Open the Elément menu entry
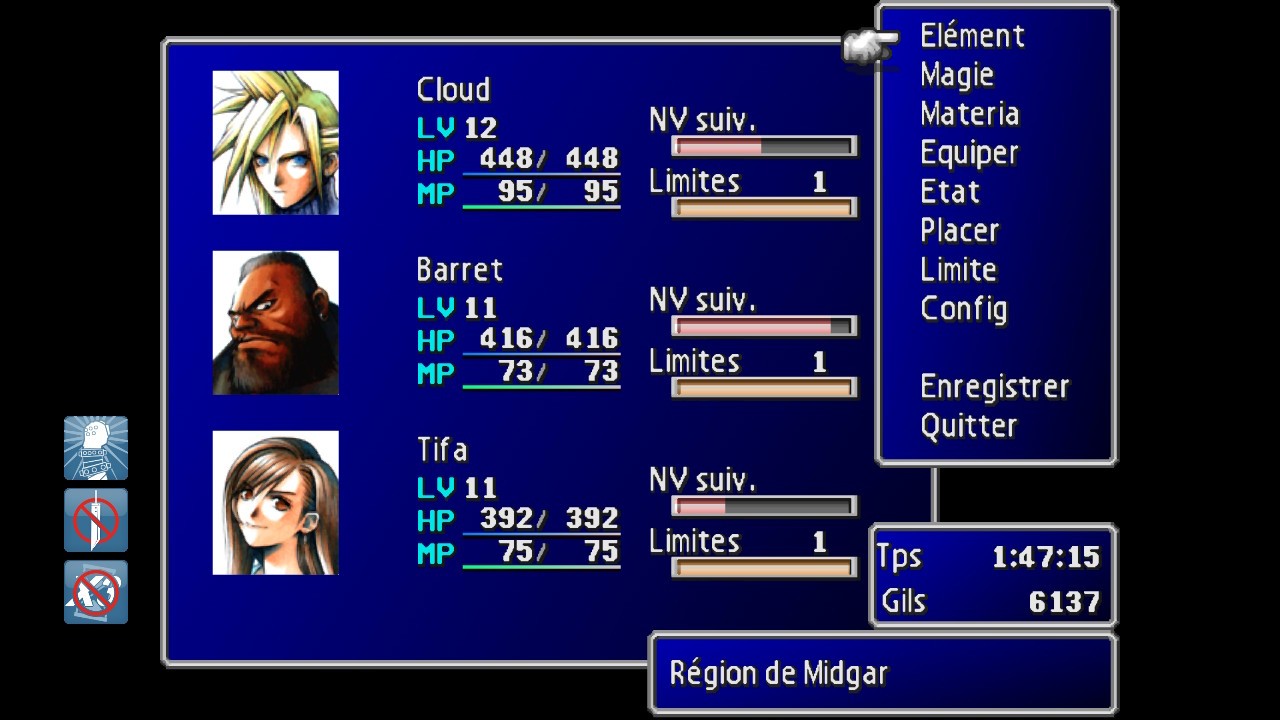Screen dimensions: 1280x720 point(972,37)
